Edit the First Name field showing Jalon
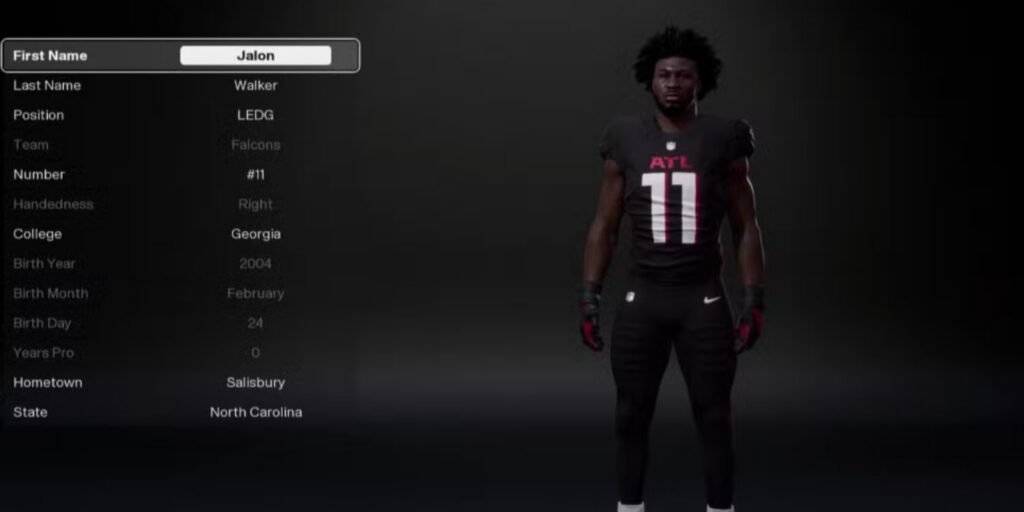 point(255,56)
